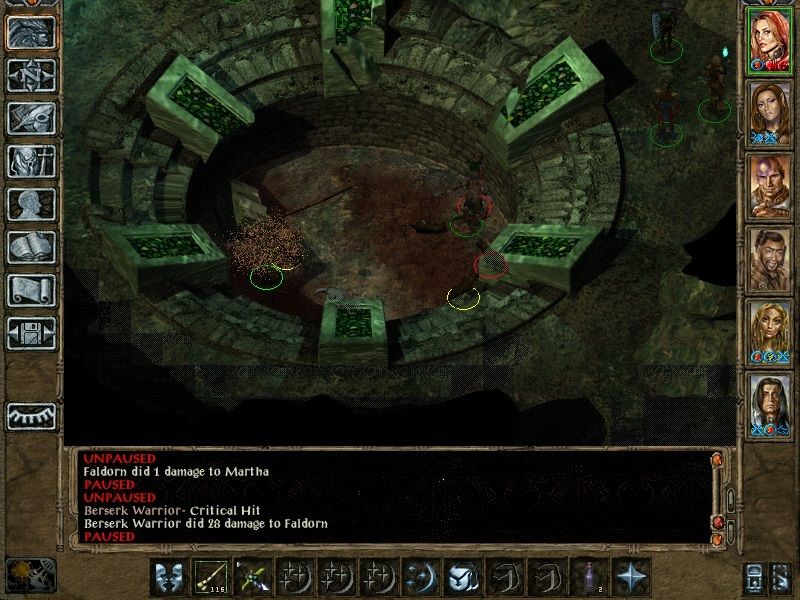The width and height of the screenshot is (800, 600).
Task: Open the options menu floppy disk icon
Action: tap(31, 333)
